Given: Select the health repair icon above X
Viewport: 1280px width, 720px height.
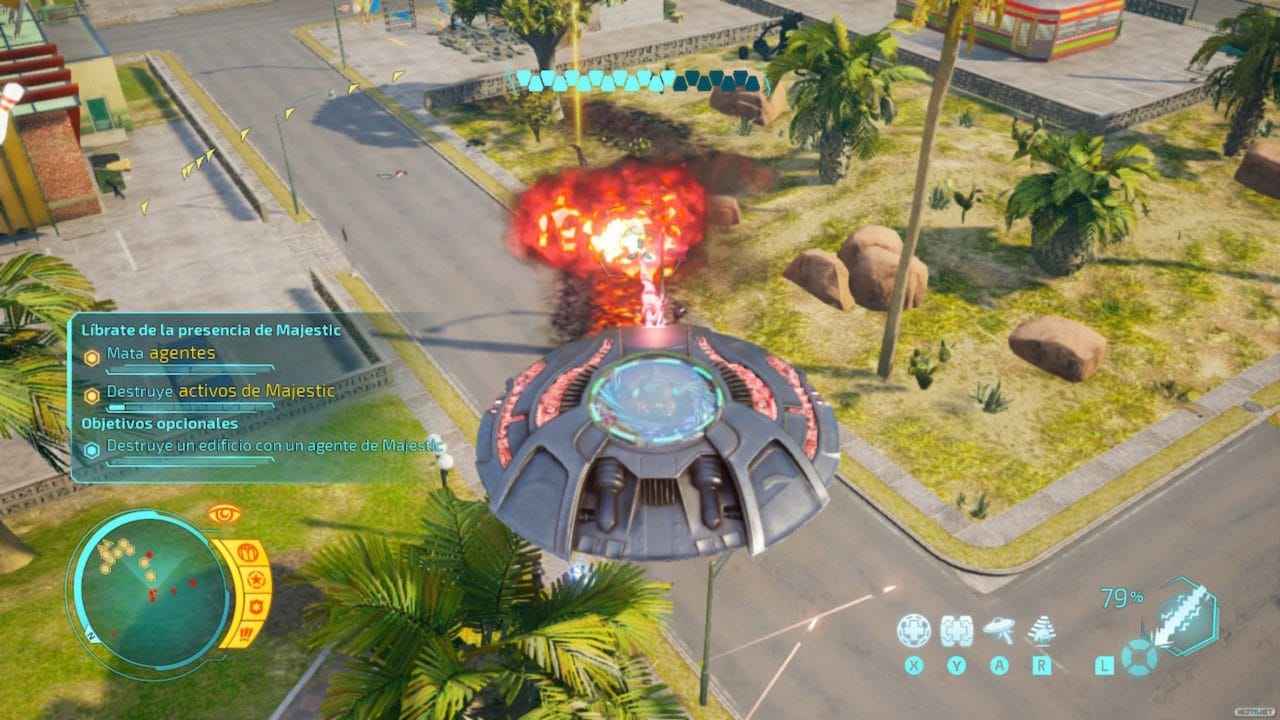Looking at the screenshot, I should click(914, 628).
